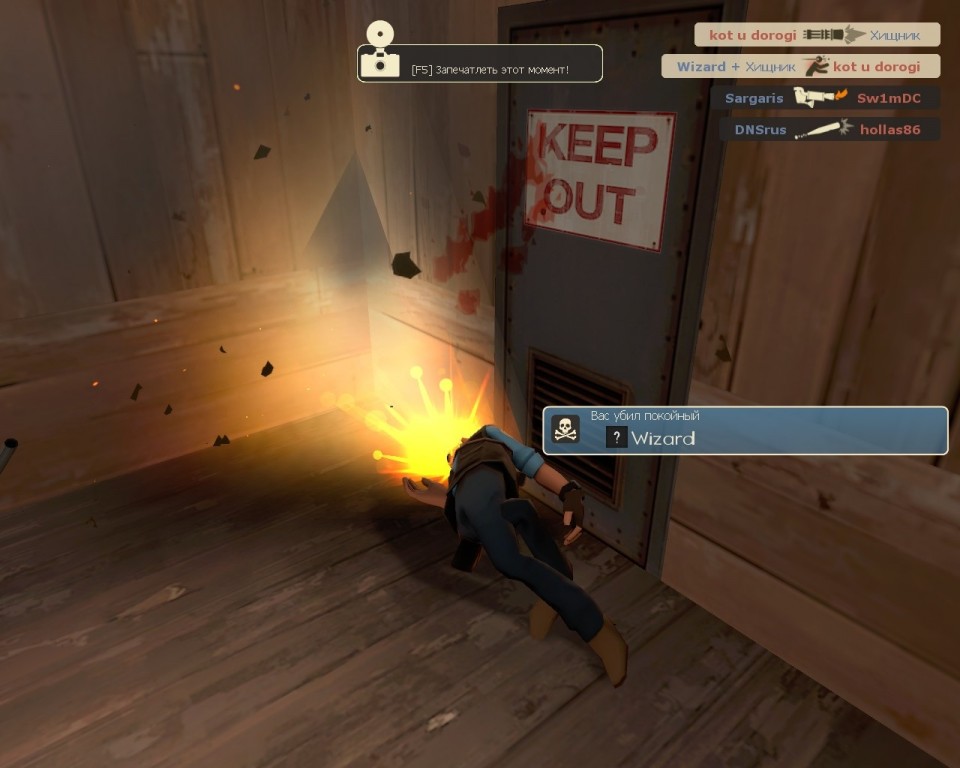Click the DNSrus and hollas86 kill feed entry
Image resolution: width=960 pixels, height=768 pixels.
829,129
